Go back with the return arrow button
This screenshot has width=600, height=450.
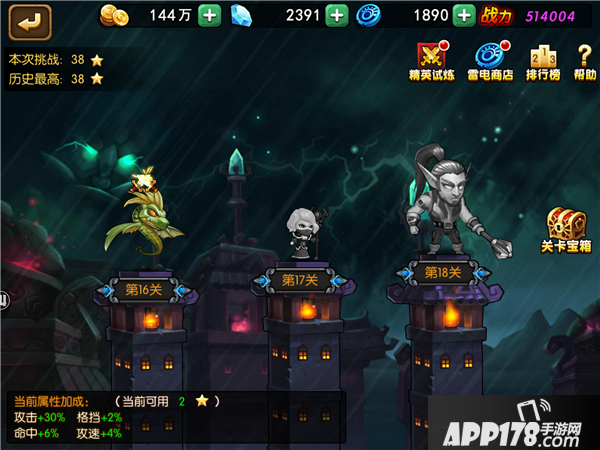[x=30, y=19]
